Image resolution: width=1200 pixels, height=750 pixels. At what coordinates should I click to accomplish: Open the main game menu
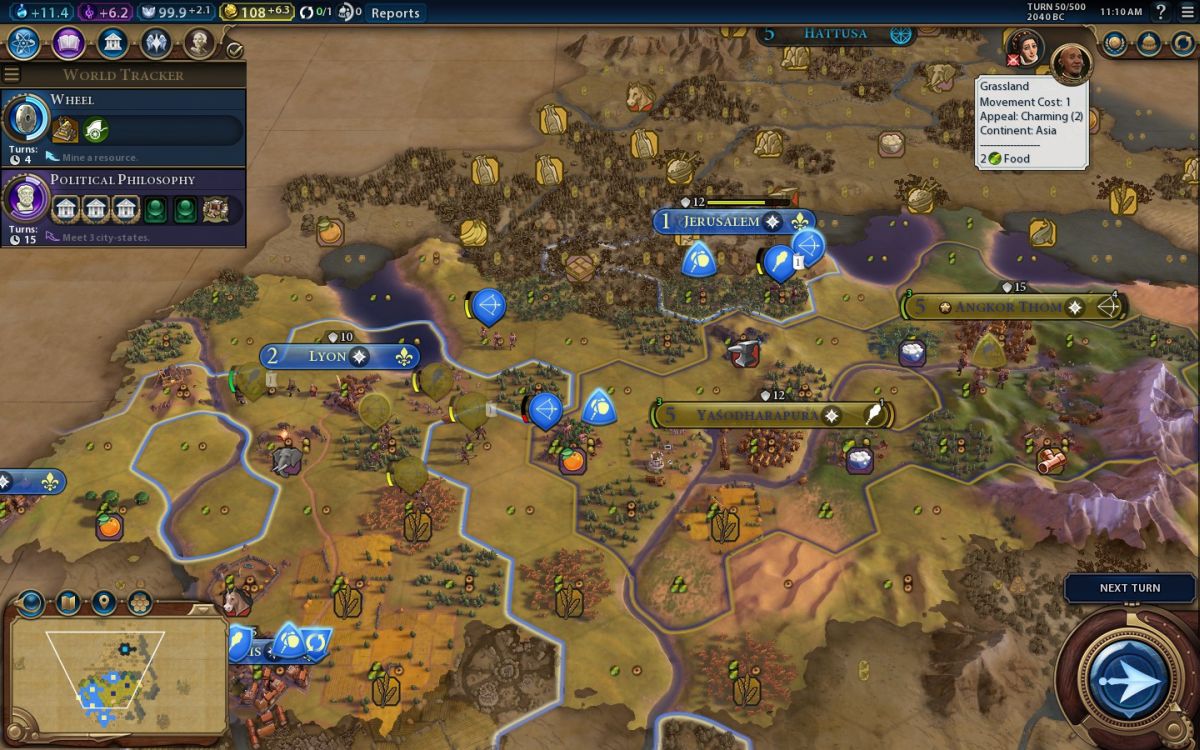(x=1186, y=12)
